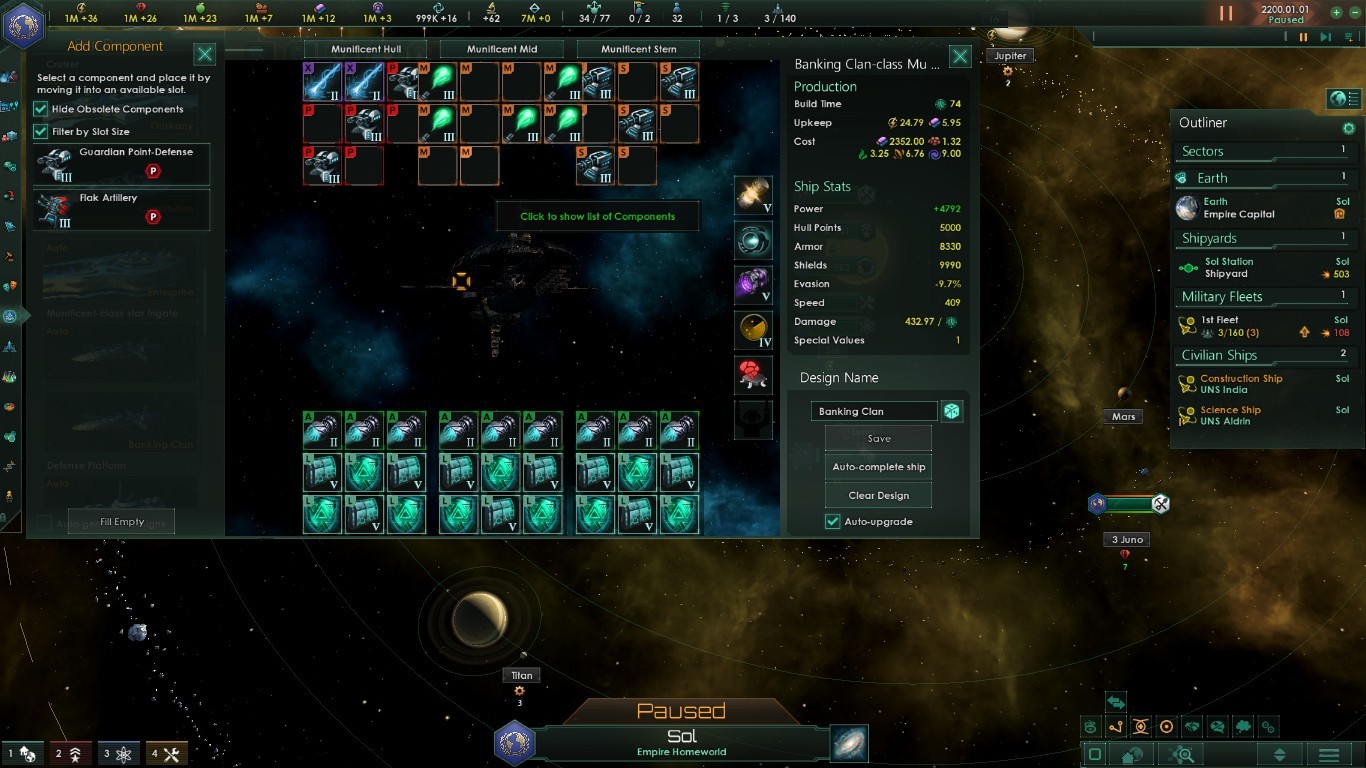Toggle Hide Obsolete Components checkbox
The image size is (1366, 768).
click(41, 109)
